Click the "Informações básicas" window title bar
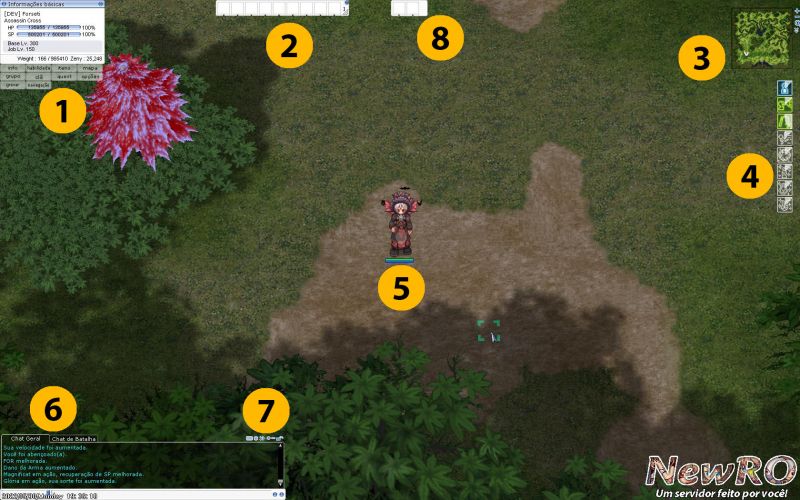 pyautogui.click(x=50, y=4)
